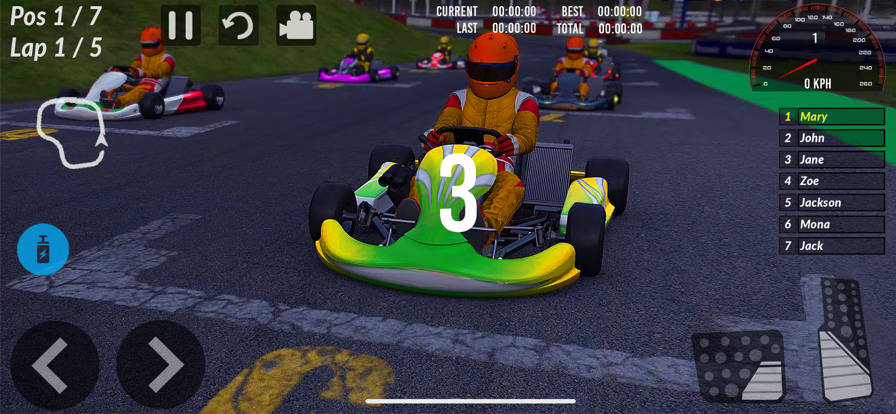This screenshot has width=896, height=414.
Task: Select Mona in the standings list
Action: [x=832, y=224]
